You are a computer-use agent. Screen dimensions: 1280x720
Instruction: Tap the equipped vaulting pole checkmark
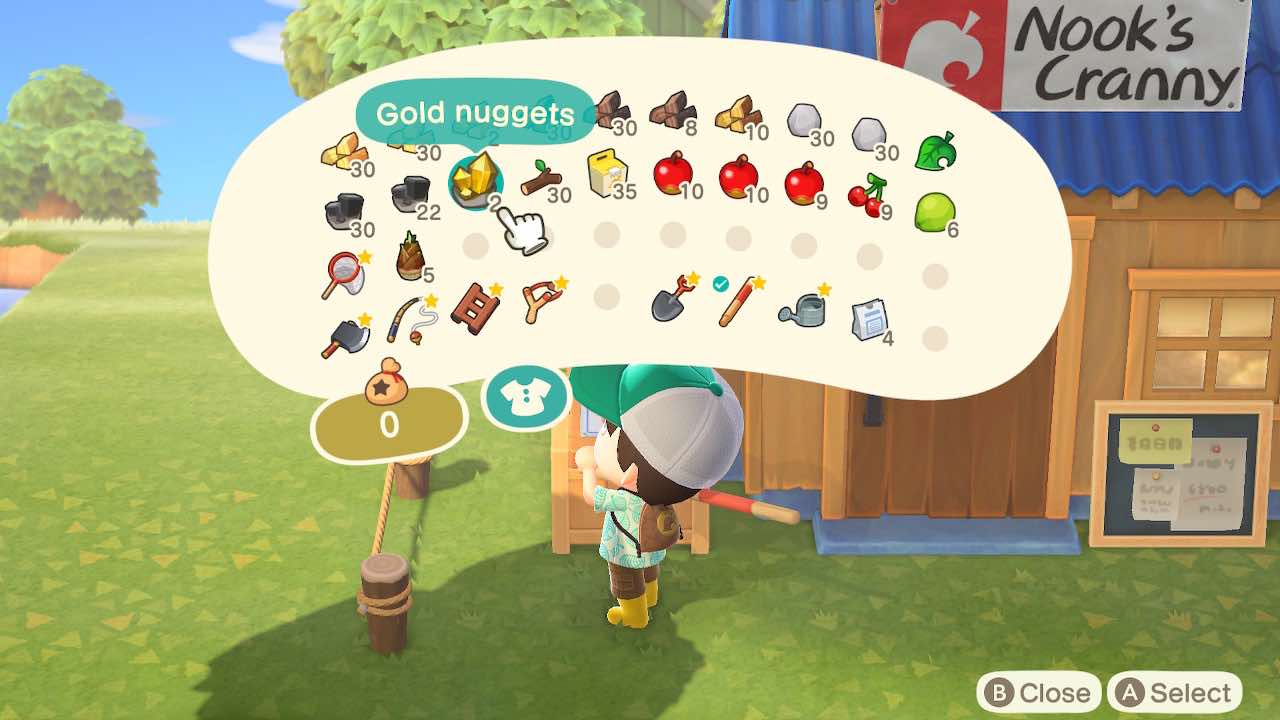point(720,285)
